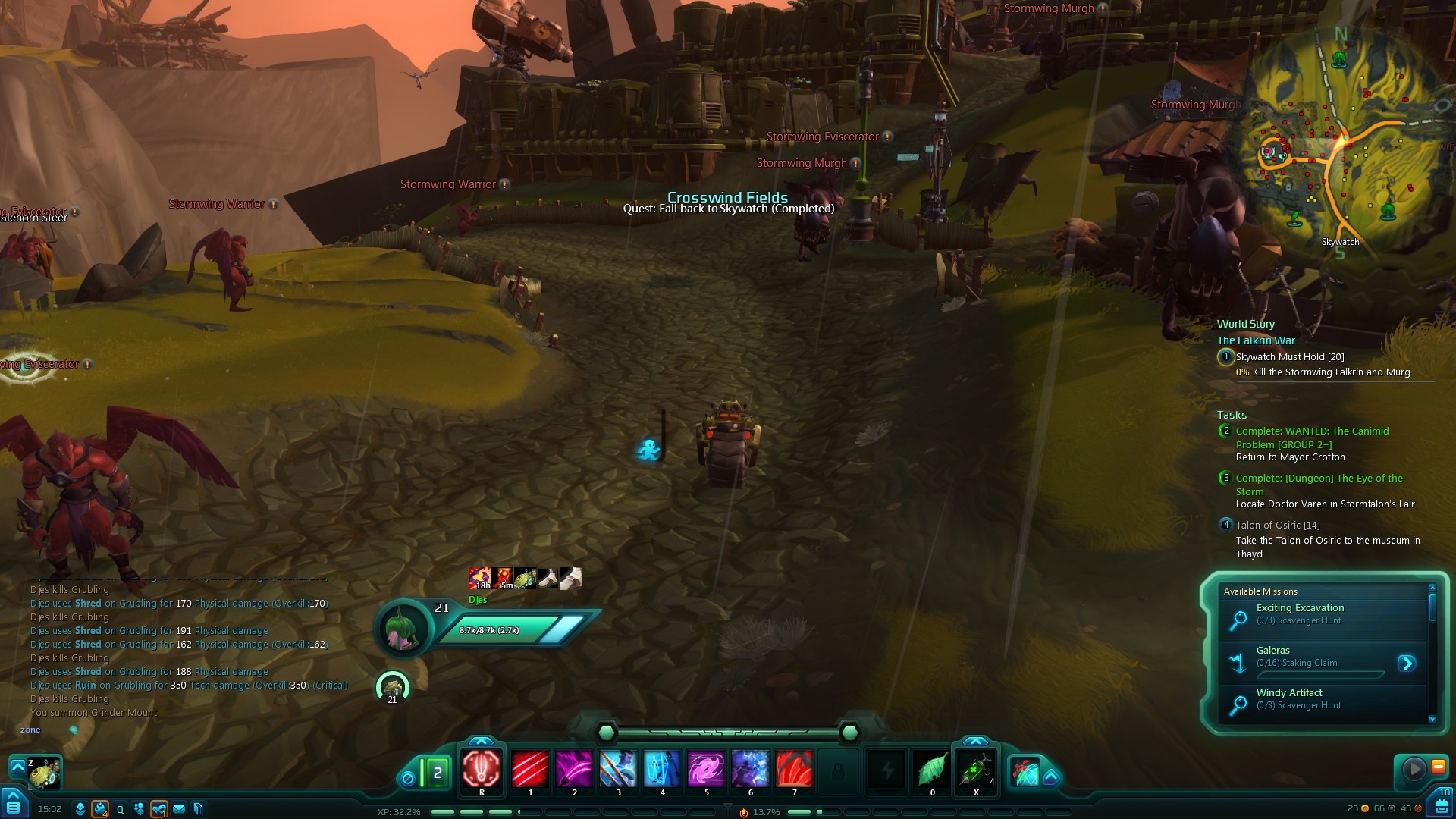The height and width of the screenshot is (819, 1456).
Task: Select the Exciting Excavation mission
Action: click(1300, 608)
